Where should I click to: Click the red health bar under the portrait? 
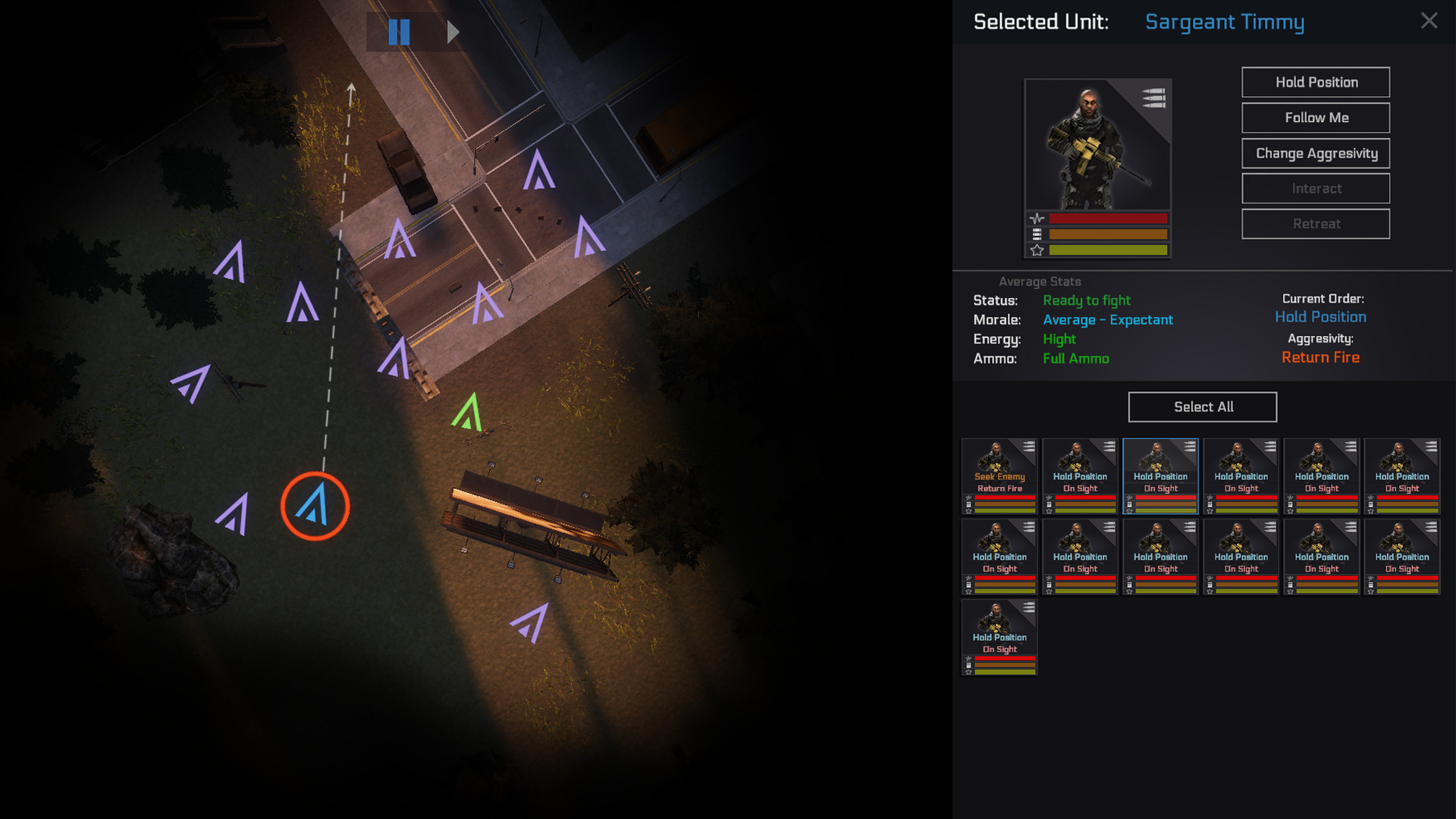point(1107,218)
